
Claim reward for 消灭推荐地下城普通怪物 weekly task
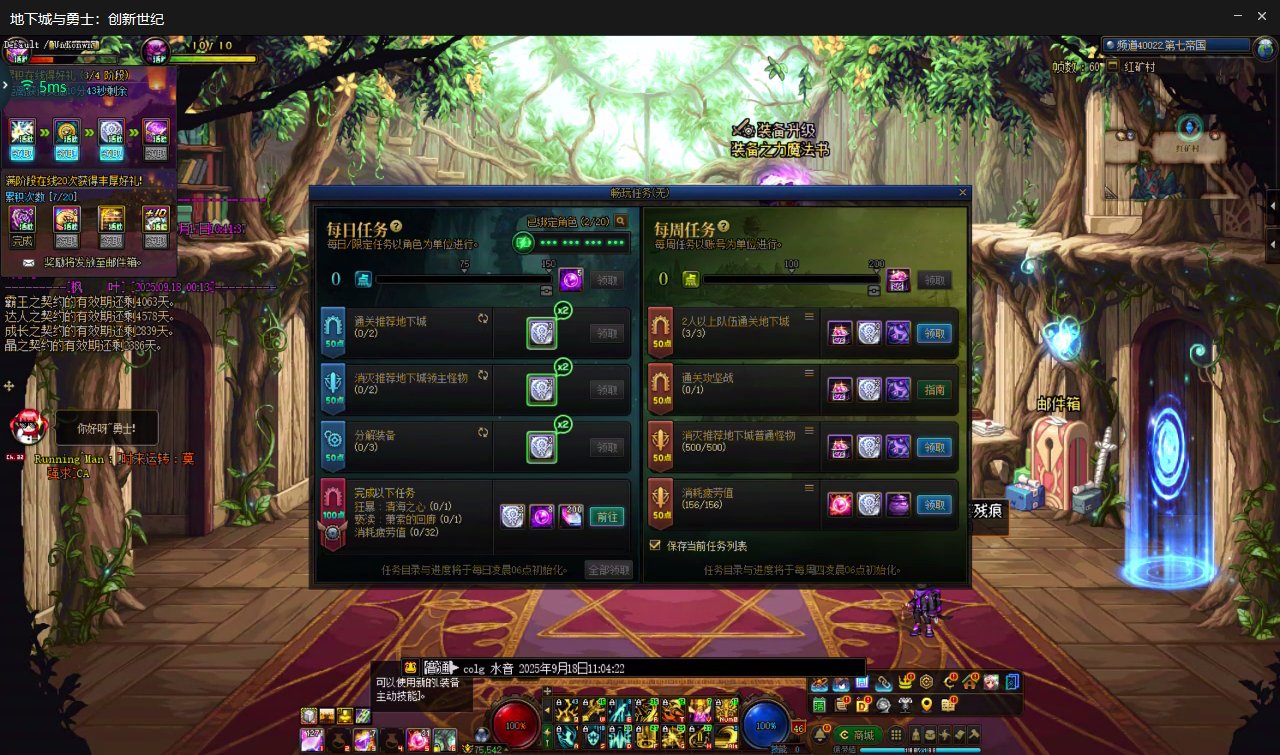point(934,447)
